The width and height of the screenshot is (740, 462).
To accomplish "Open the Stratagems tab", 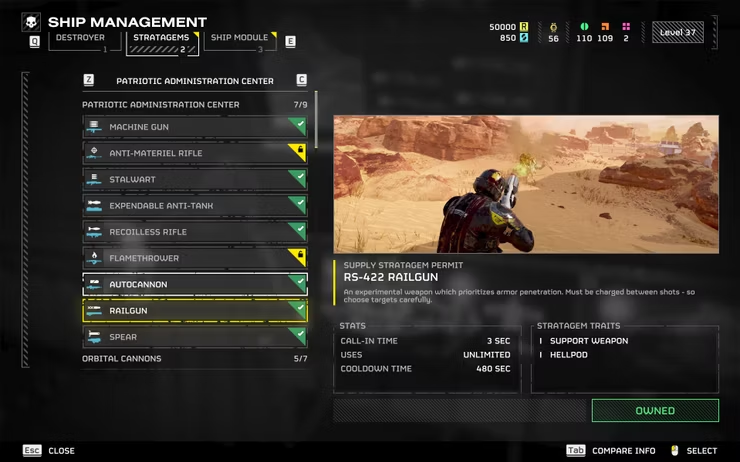I will point(157,40).
